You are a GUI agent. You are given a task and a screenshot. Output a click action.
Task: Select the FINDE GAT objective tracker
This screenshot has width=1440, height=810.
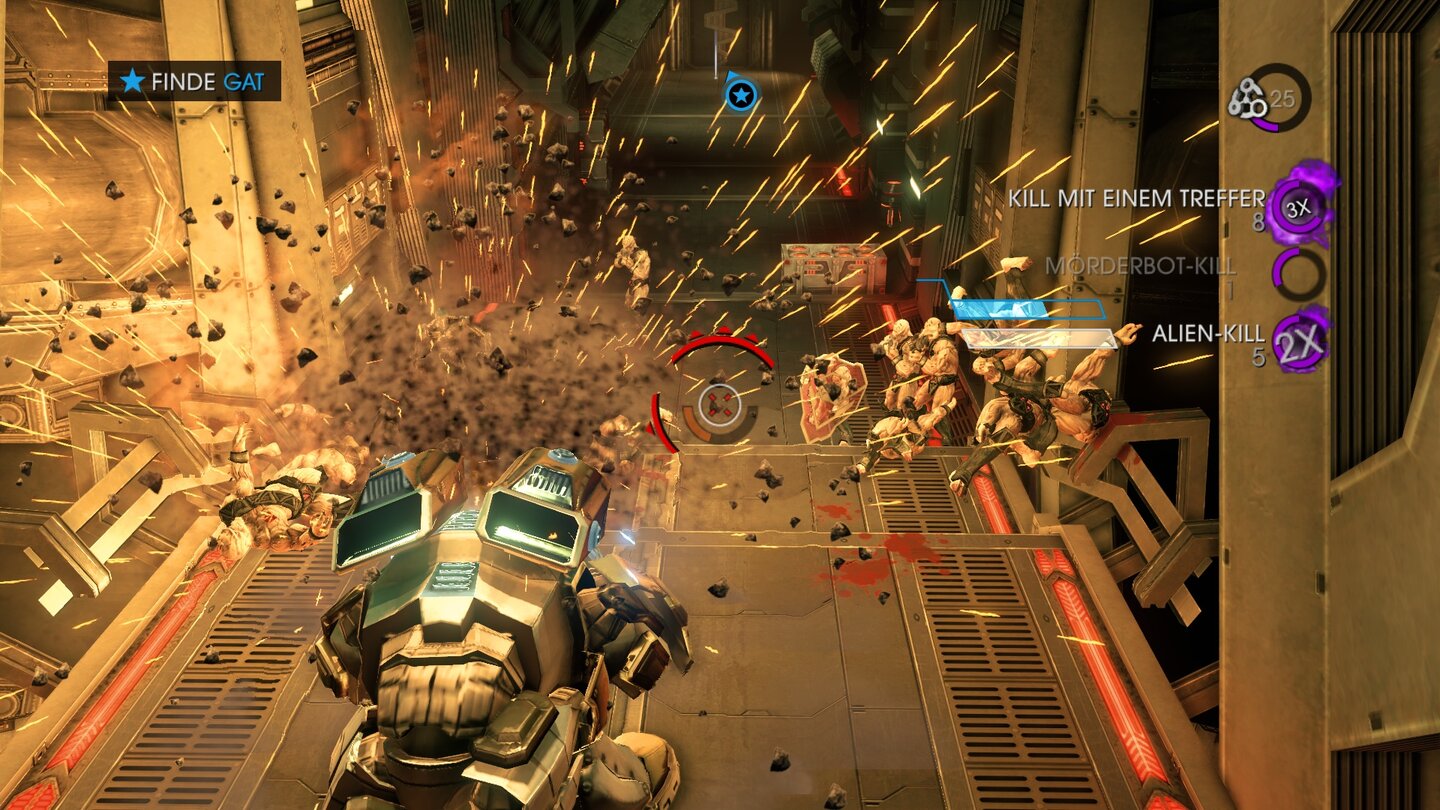pyautogui.click(x=194, y=81)
